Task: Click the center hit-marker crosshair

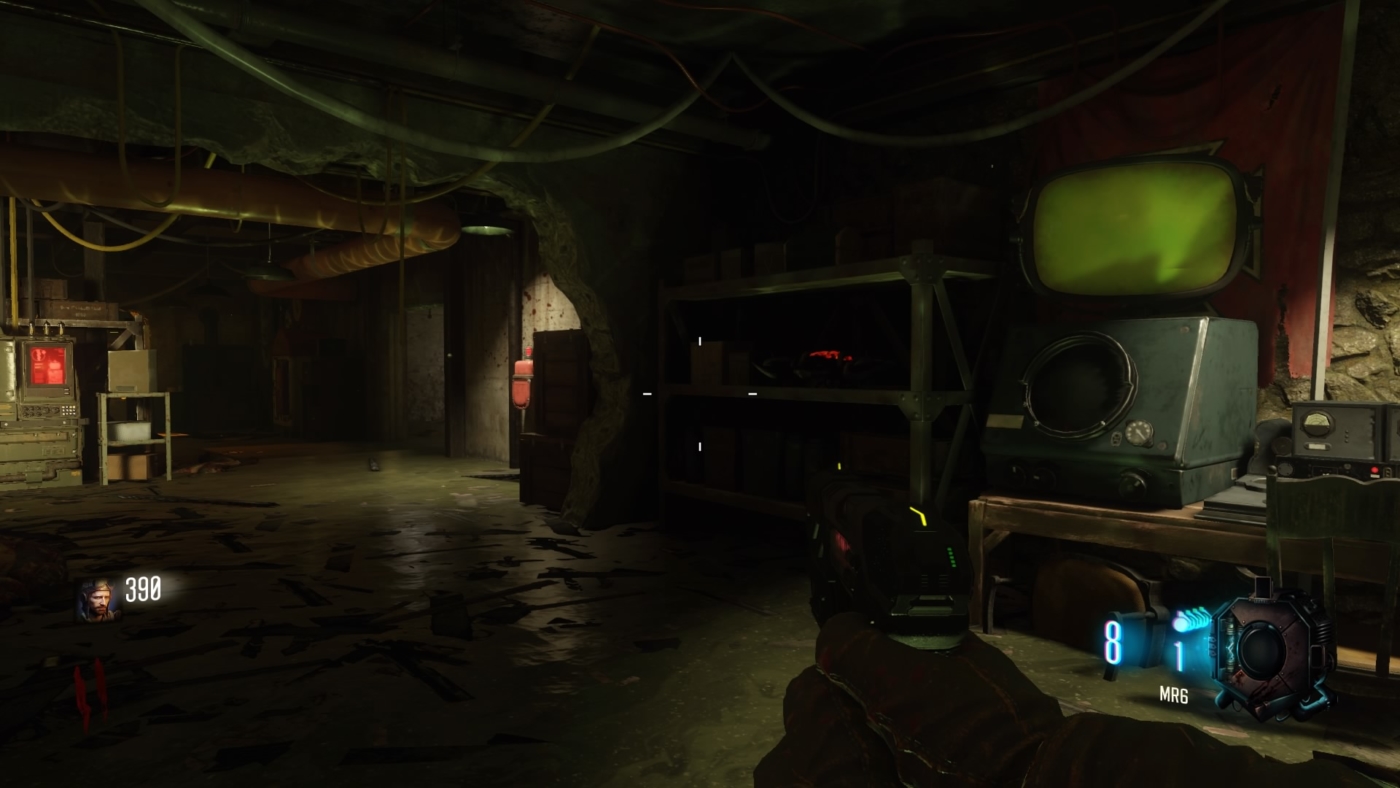Action: pos(700,396)
